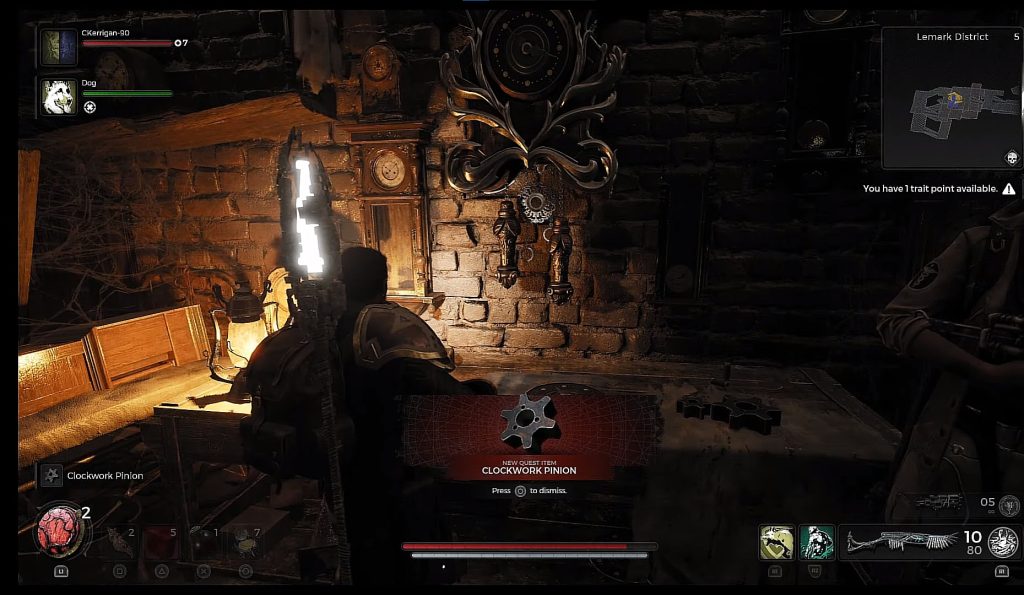Select the quick item with count 5

tap(162, 541)
